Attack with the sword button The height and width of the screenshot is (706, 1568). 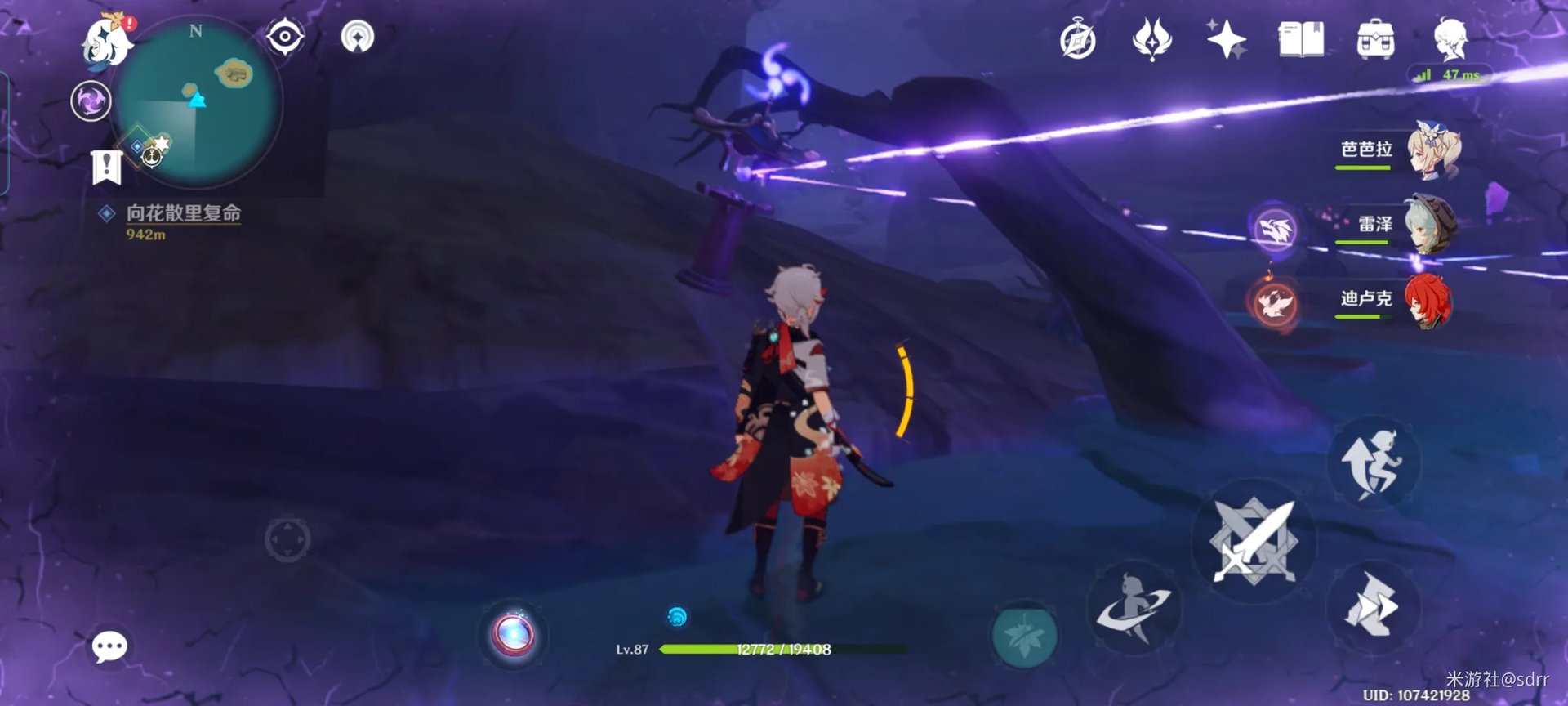coord(1254,541)
